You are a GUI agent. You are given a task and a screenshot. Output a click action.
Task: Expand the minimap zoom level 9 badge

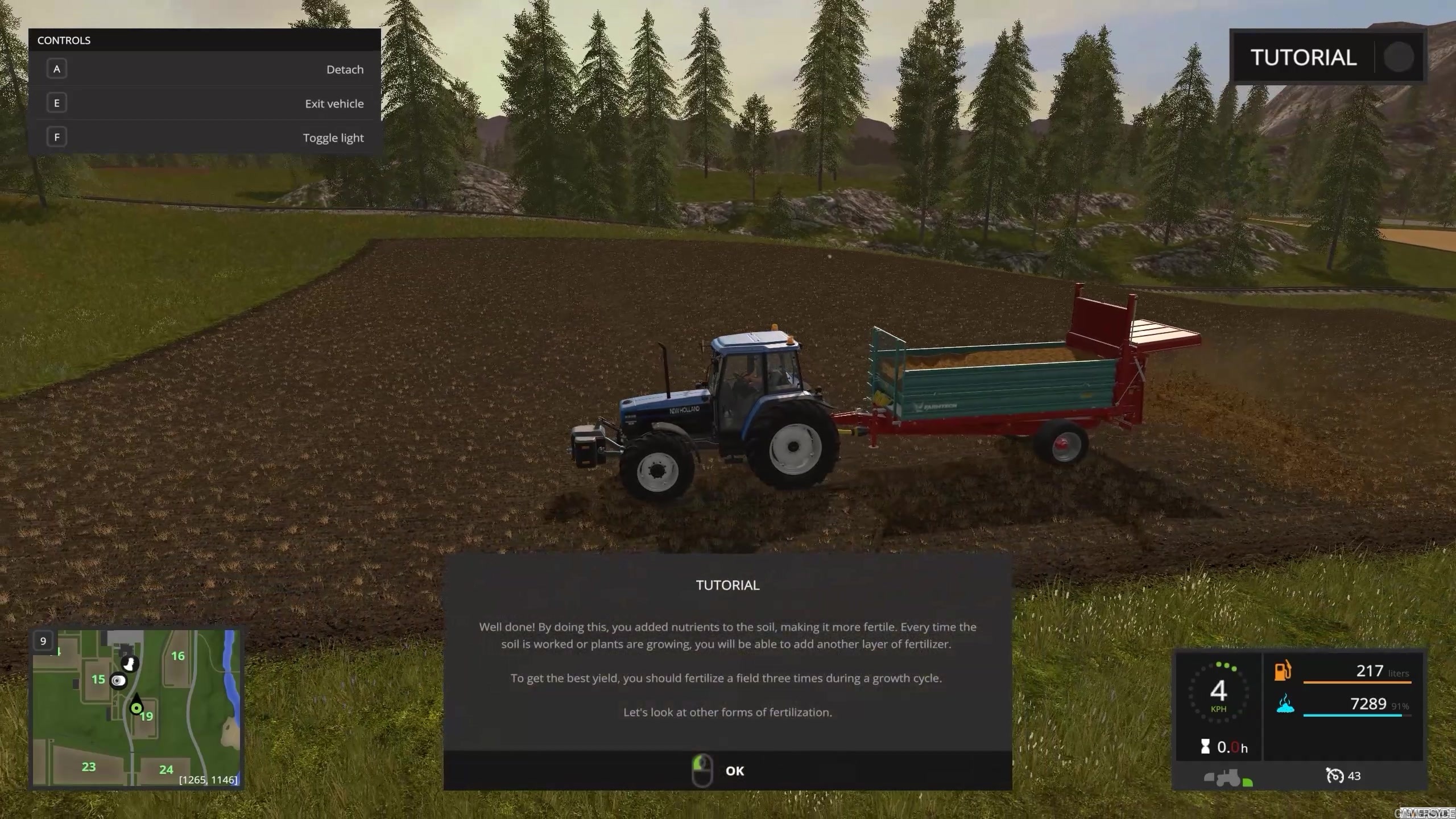pos(43,640)
